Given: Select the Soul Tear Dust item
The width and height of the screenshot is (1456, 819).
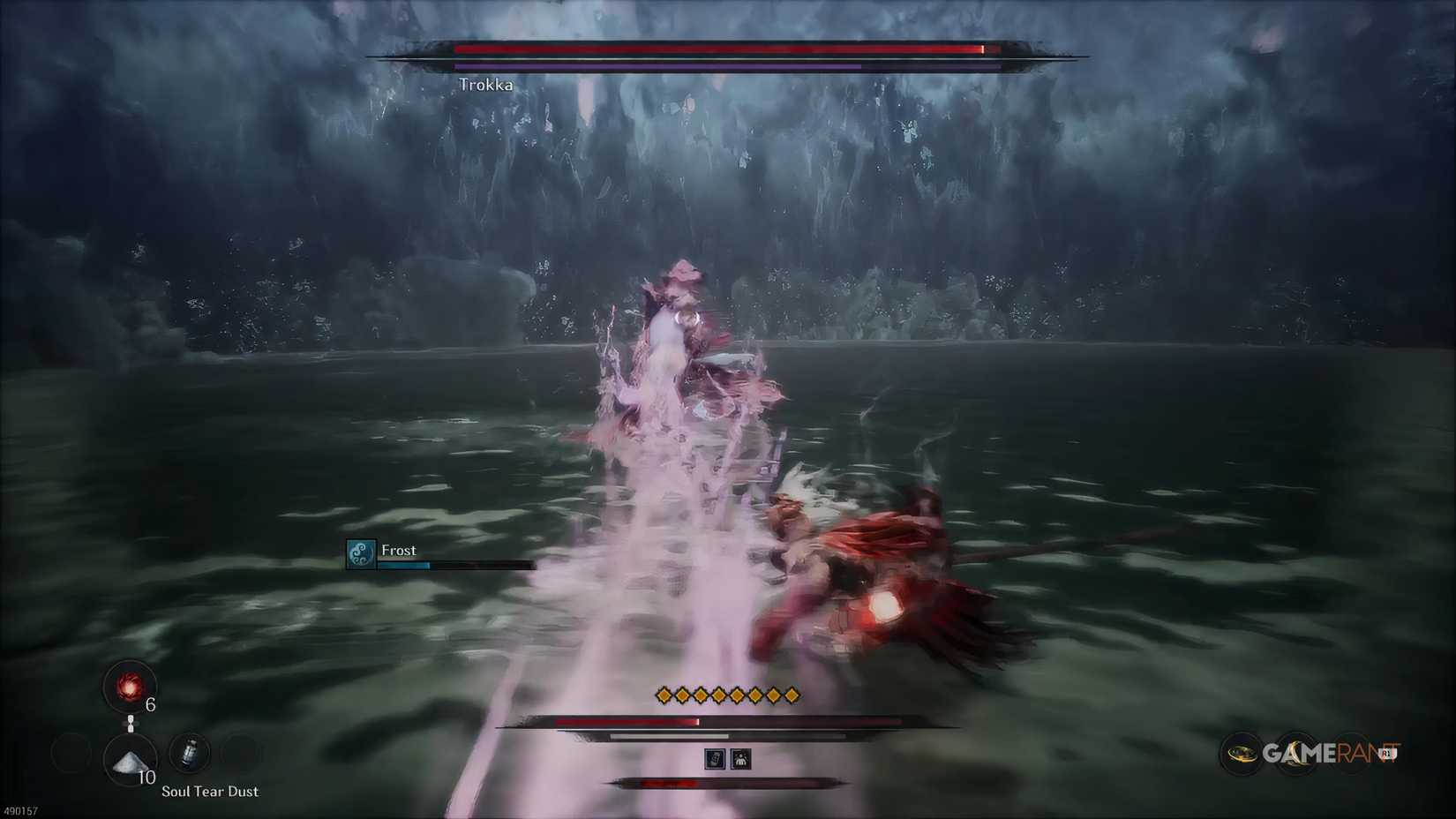Looking at the screenshot, I should click(130, 763).
